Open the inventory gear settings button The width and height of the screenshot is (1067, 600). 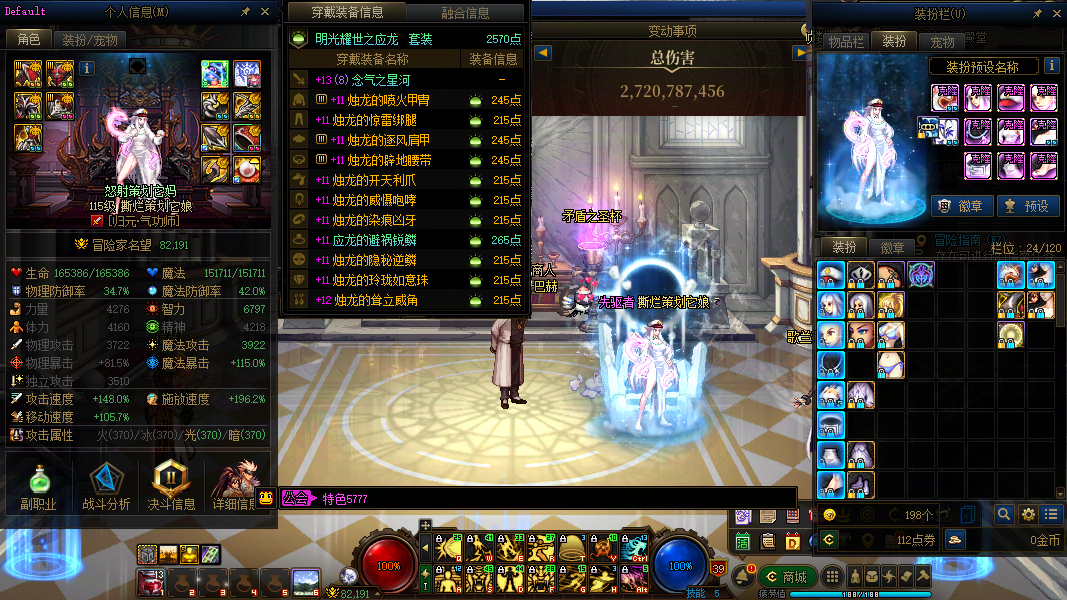pyautogui.click(x=1028, y=514)
